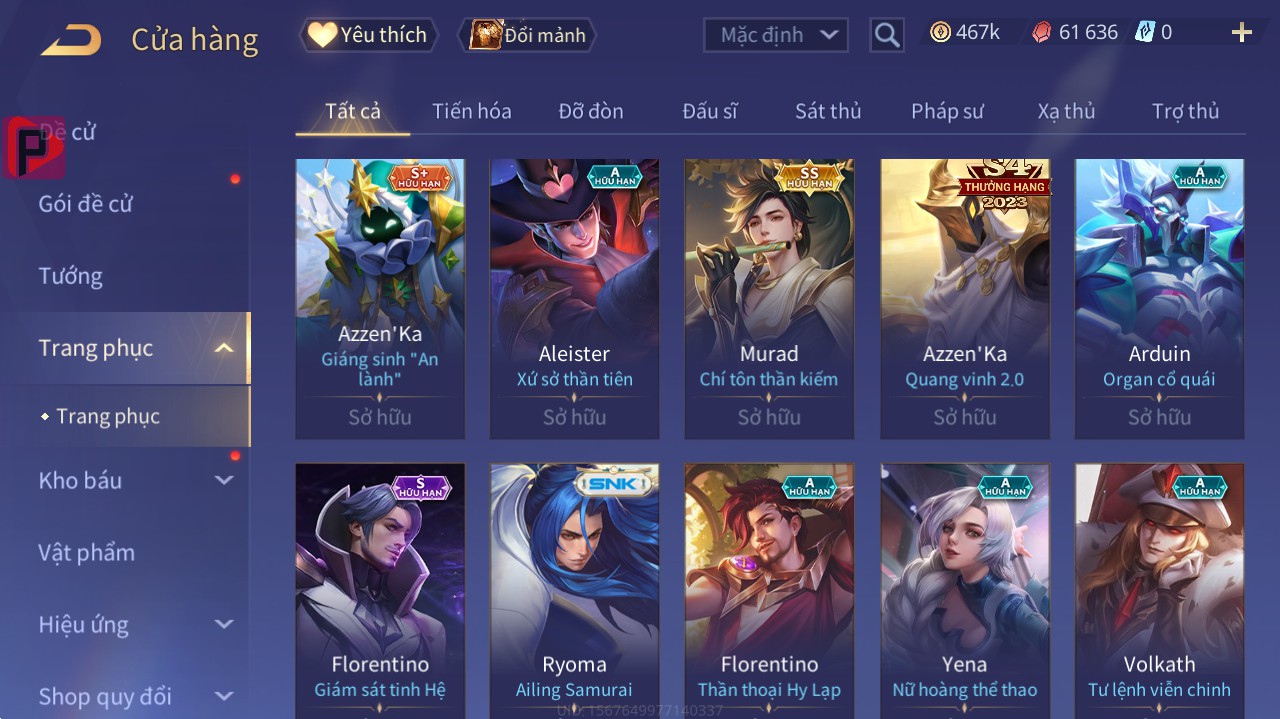This screenshot has width=1280, height=719.
Task: Open the Vật phẩm items menu
Action: 86,553
